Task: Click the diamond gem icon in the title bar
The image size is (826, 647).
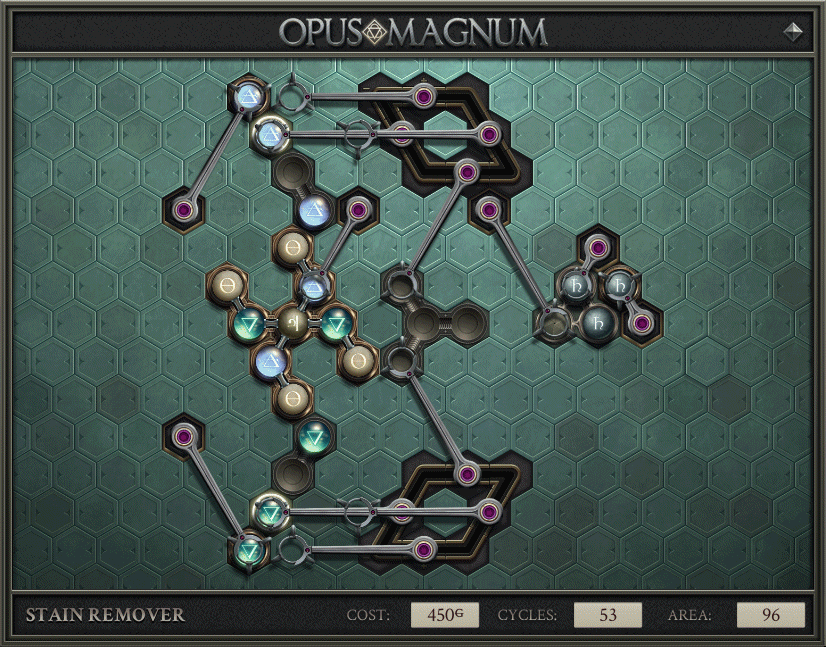Action: (794, 31)
